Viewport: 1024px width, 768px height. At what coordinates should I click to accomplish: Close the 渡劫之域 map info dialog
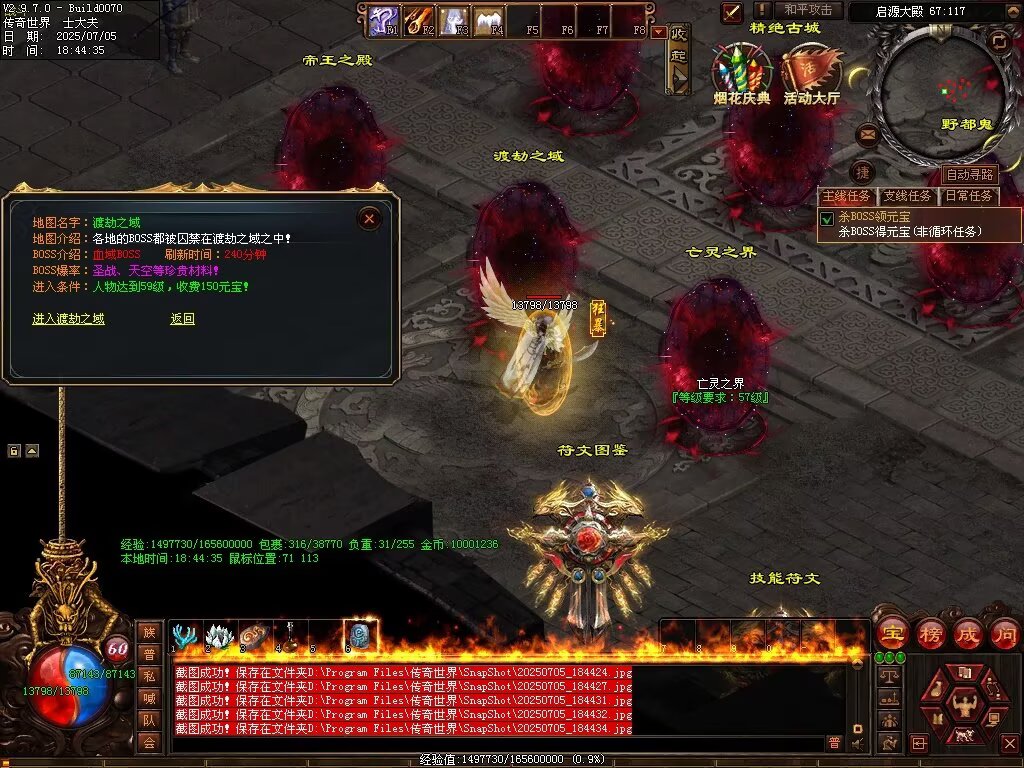point(370,218)
